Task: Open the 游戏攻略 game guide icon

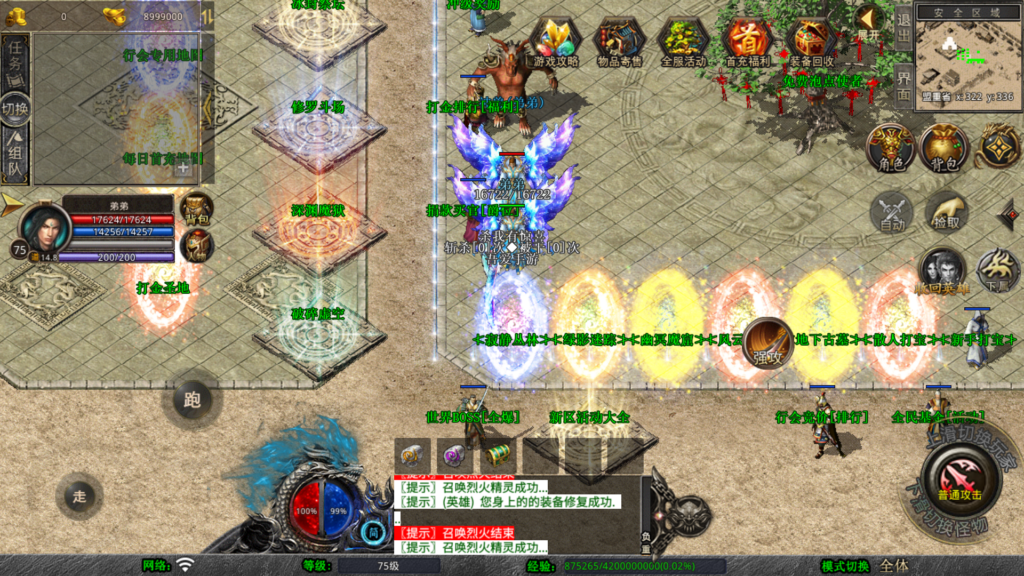Action: (x=555, y=42)
